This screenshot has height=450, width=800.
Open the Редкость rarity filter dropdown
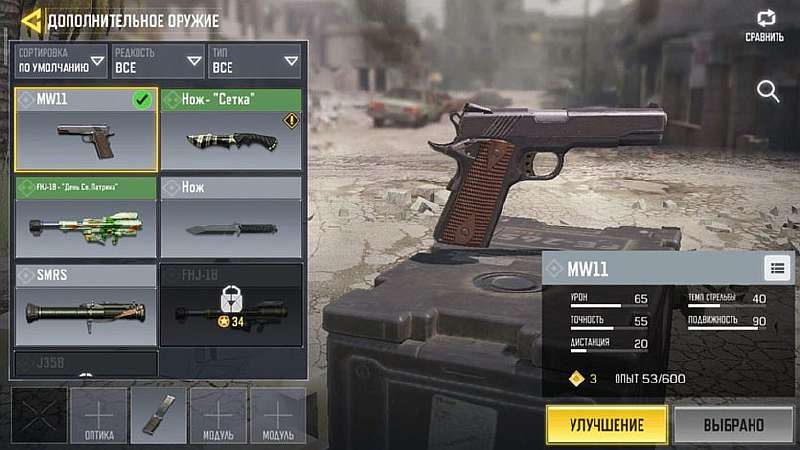pyautogui.click(x=157, y=62)
